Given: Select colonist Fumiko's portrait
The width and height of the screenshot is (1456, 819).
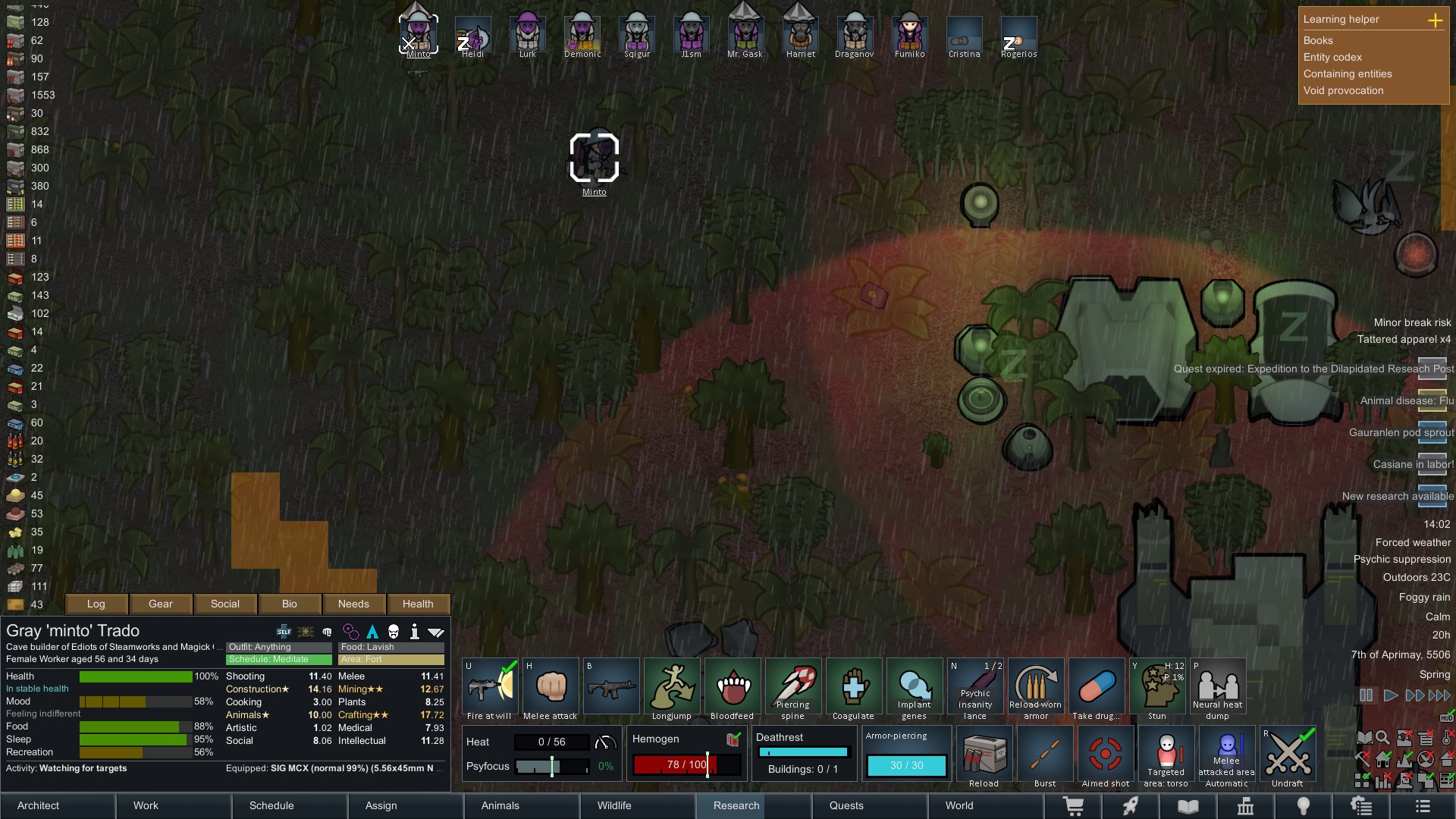Looking at the screenshot, I should [909, 35].
